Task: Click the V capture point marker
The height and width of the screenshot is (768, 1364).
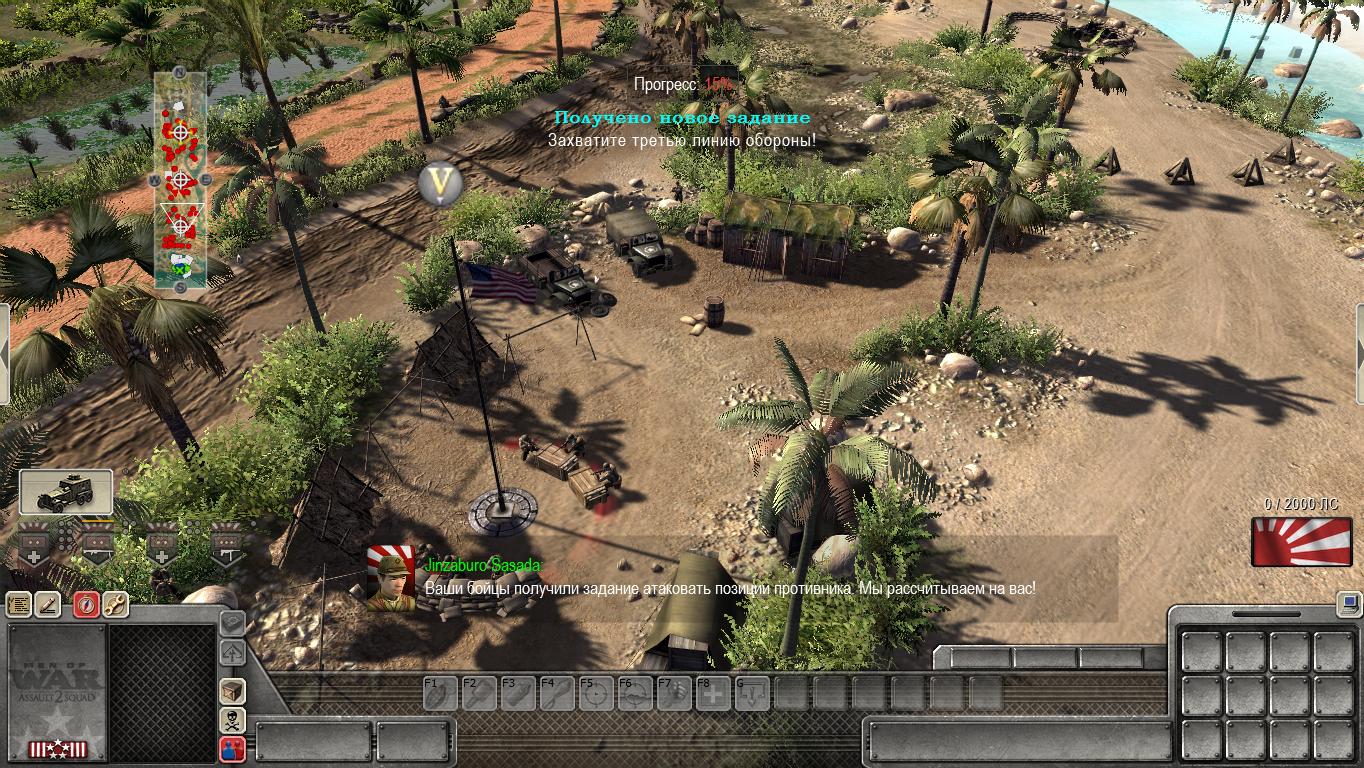Action: [437, 185]
